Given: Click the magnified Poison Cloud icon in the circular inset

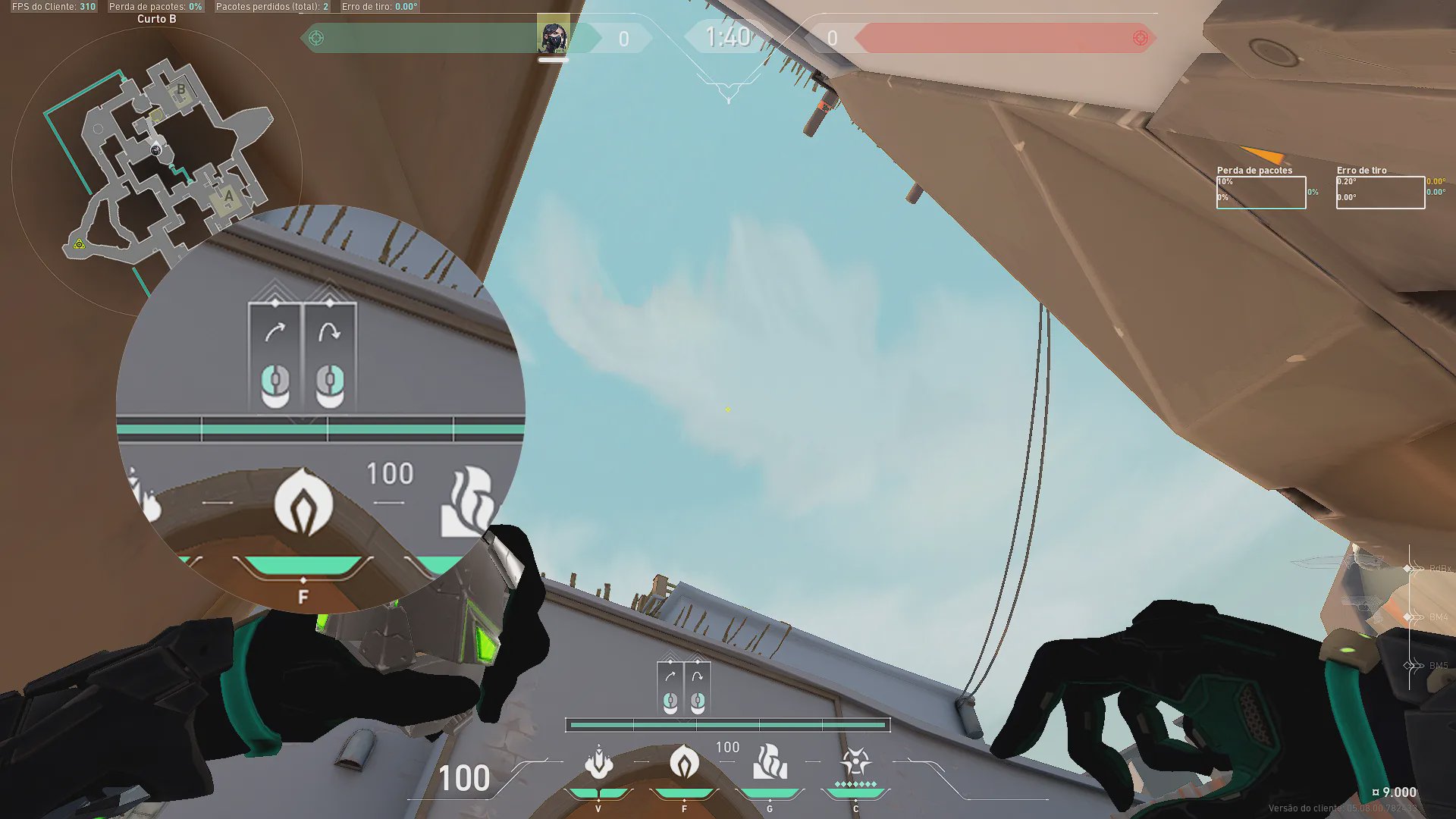Looking at the screenshot, I should [303, 502].
